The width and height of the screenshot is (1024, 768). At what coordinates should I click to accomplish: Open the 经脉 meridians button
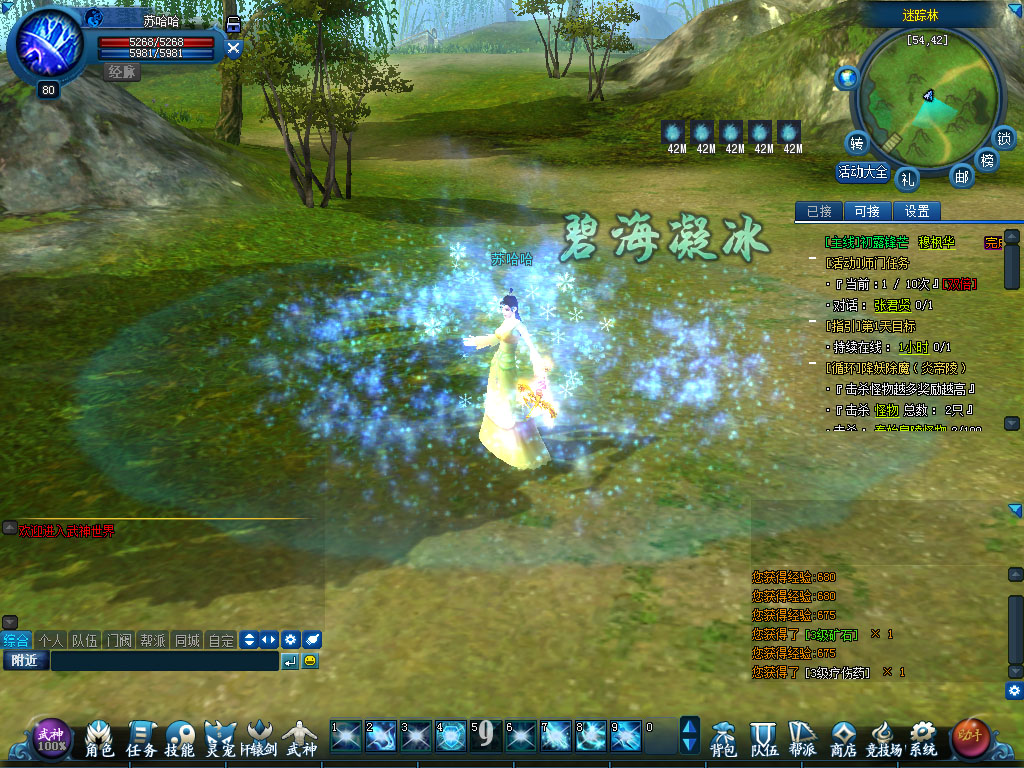123,72
